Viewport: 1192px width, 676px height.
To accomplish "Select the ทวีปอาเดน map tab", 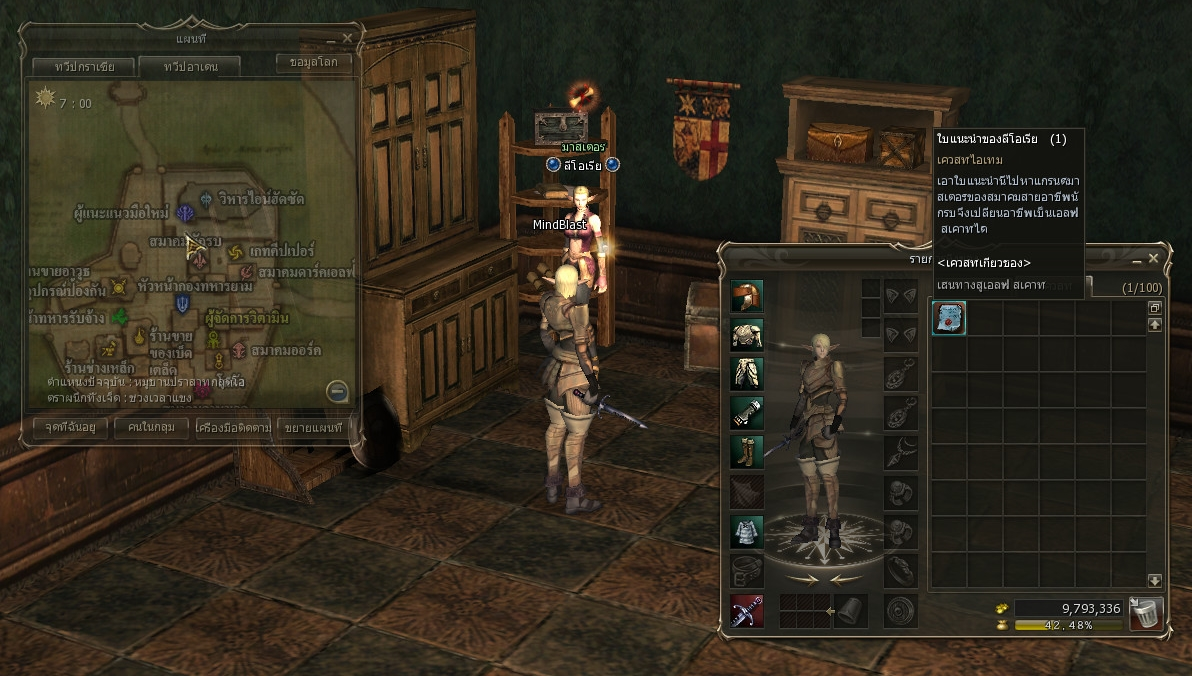I will click(x=189, y=67).
